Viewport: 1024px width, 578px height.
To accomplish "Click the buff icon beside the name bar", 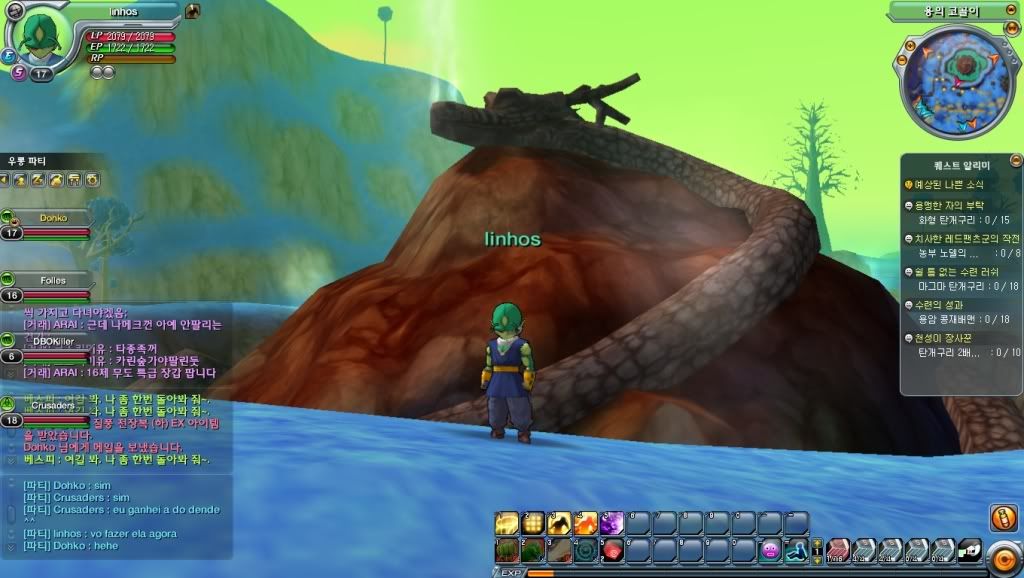I will 193,11.
